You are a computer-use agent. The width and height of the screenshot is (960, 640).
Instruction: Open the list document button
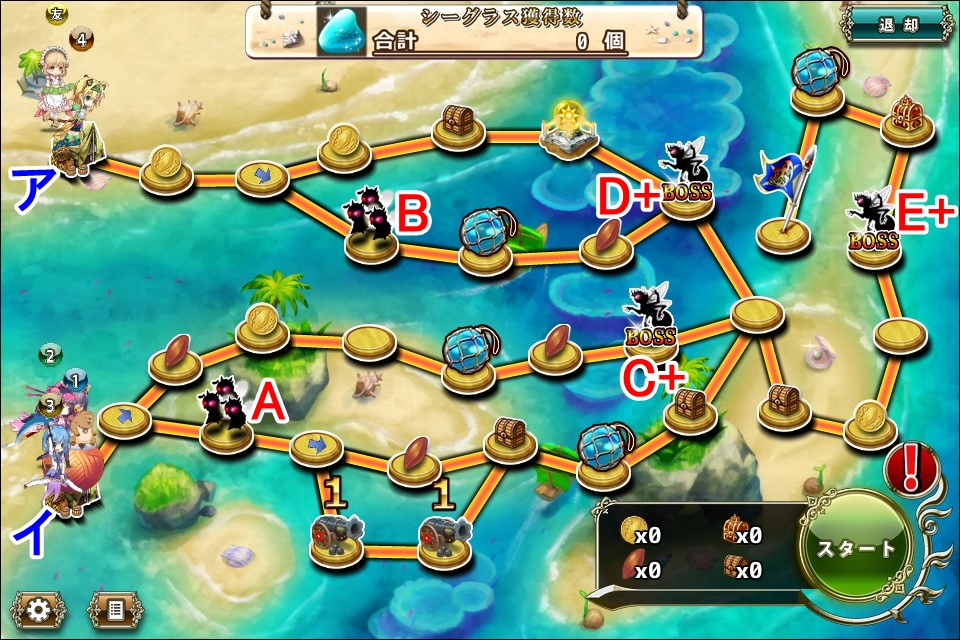(x=114, y=608)
